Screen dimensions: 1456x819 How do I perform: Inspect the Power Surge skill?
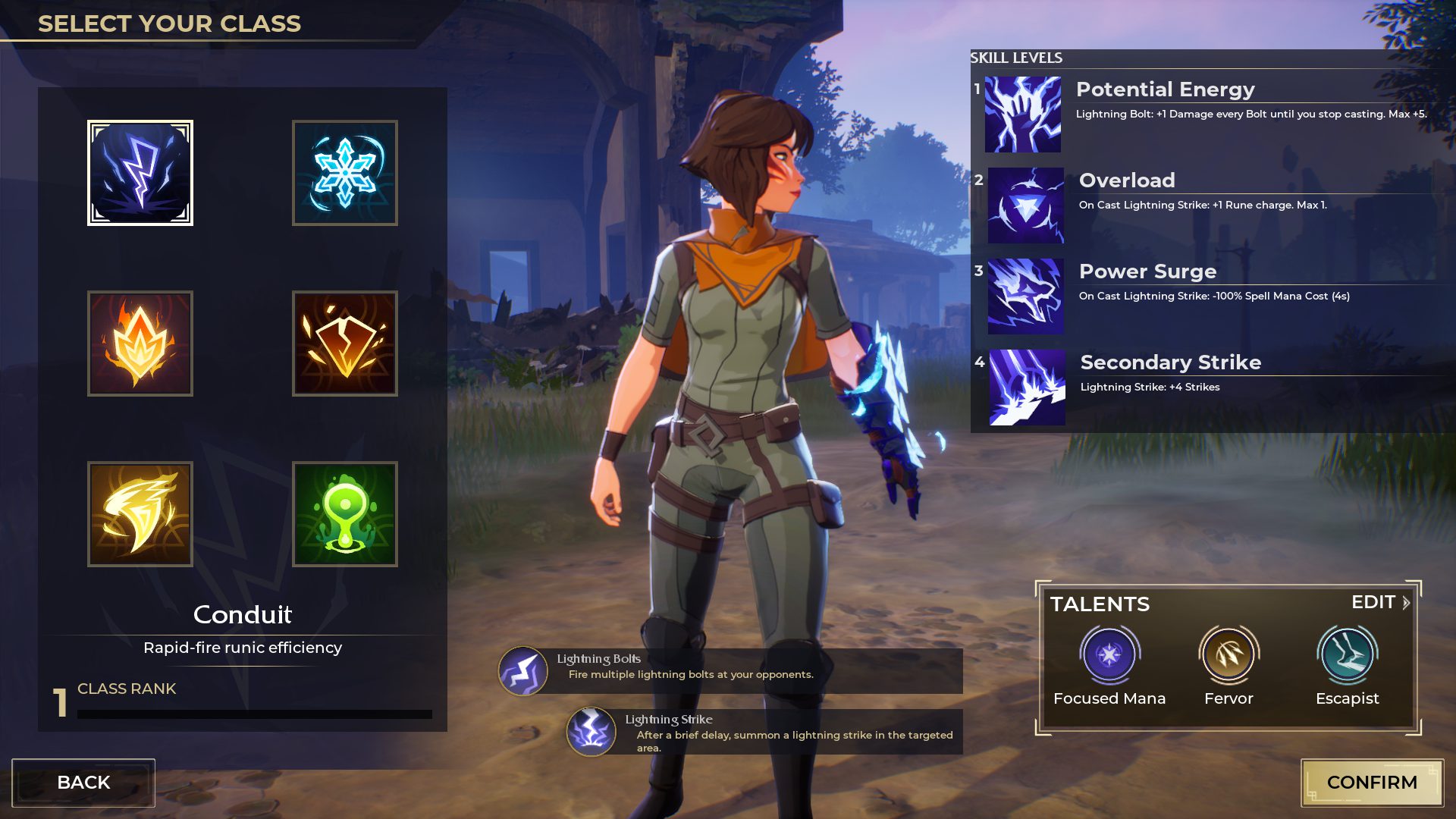(1025, 297)
